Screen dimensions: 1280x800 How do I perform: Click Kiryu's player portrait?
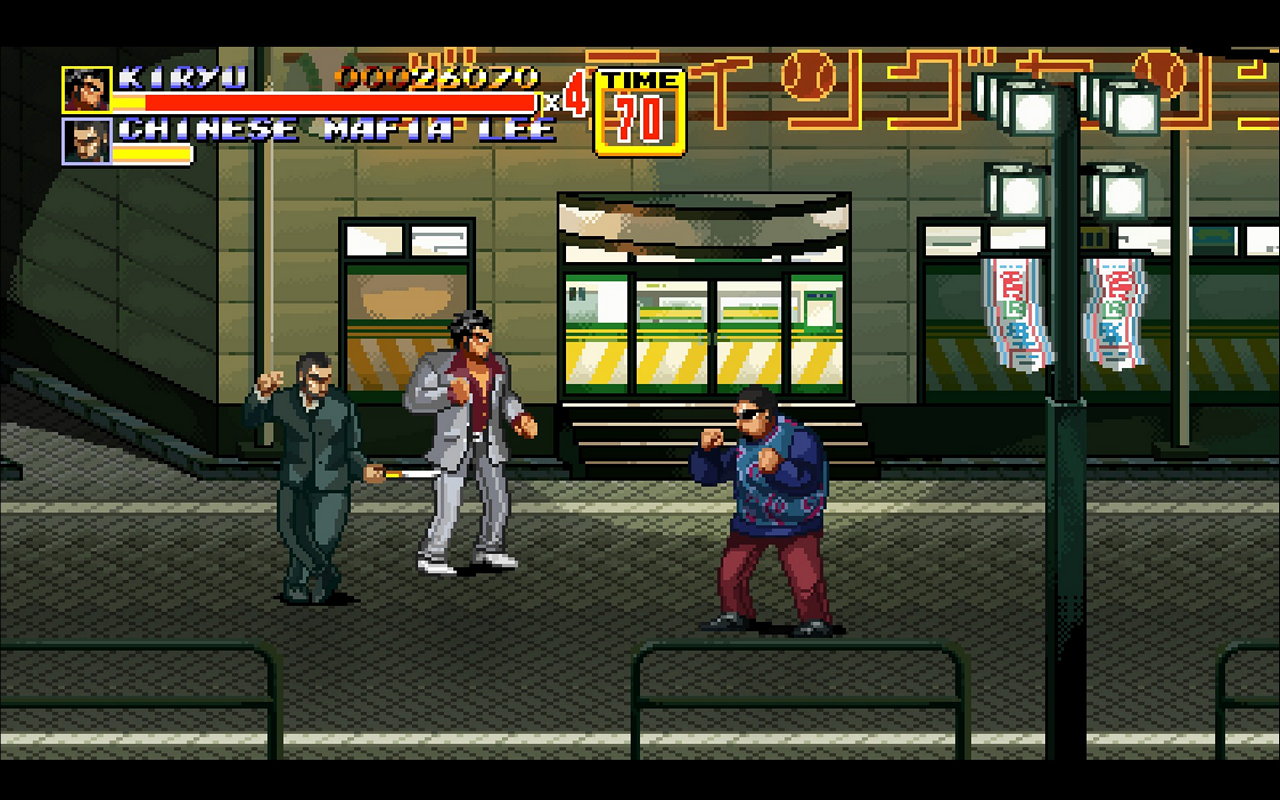[x=87, y=90]
